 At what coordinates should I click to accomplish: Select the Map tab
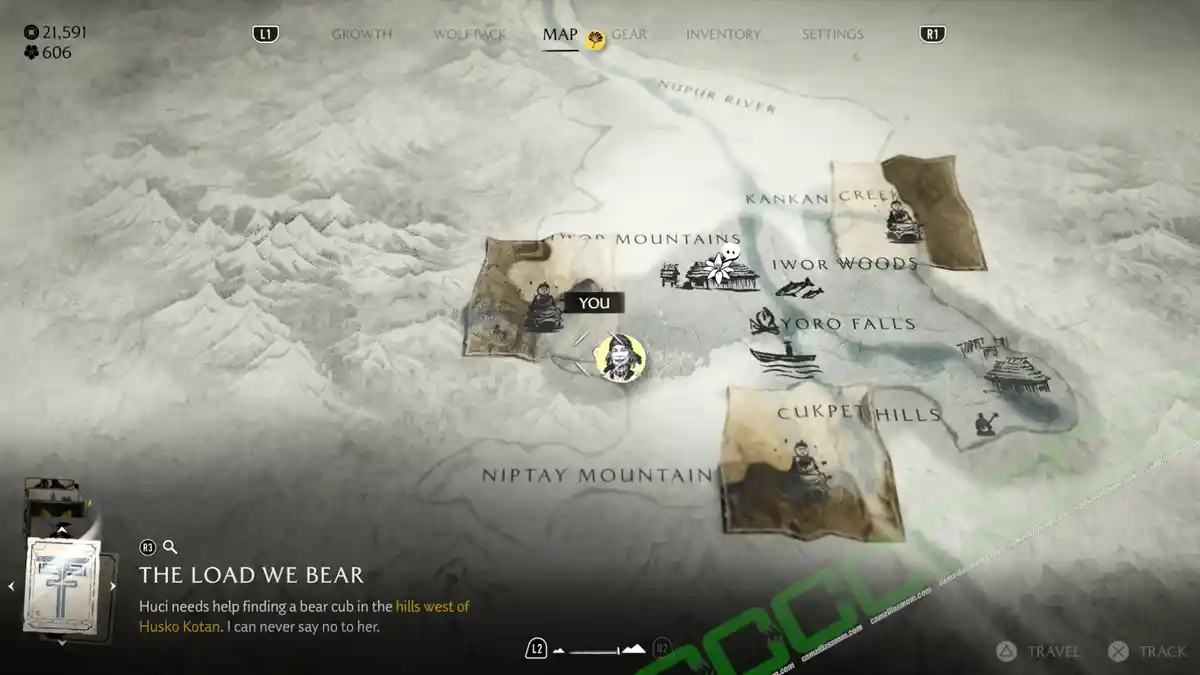click(560, 34)
